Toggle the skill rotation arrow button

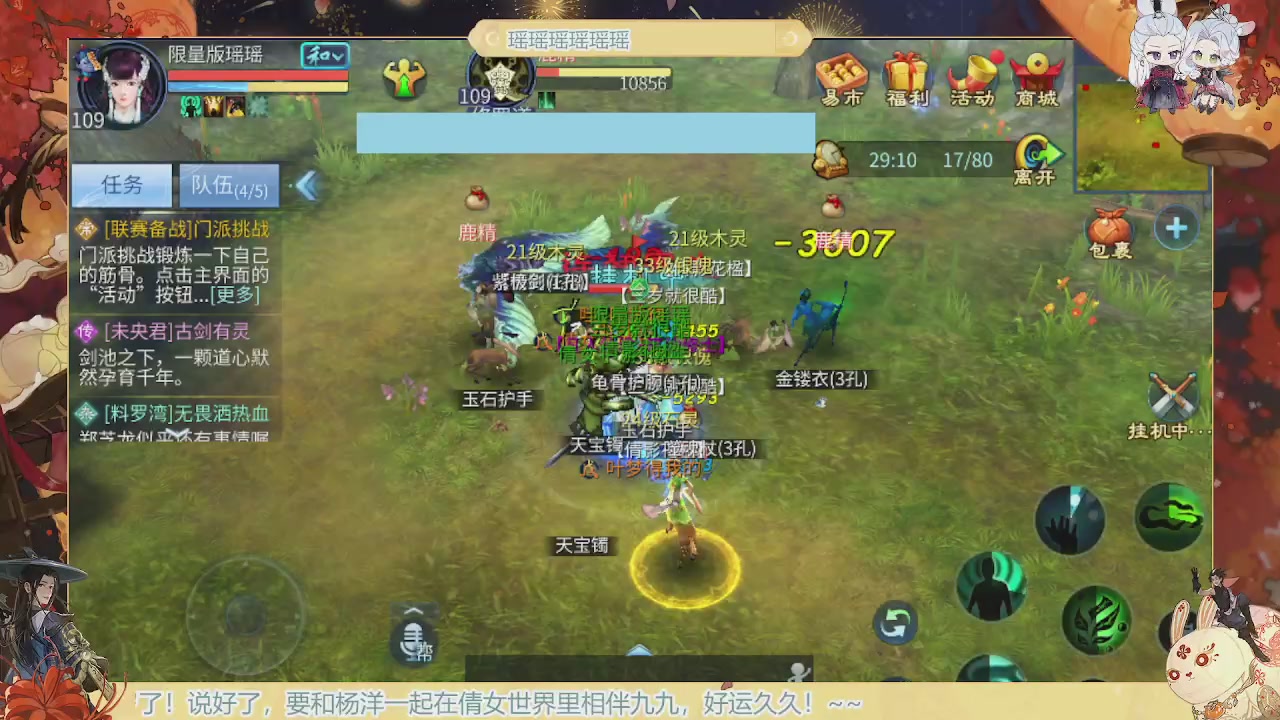[x=895, y=622]
